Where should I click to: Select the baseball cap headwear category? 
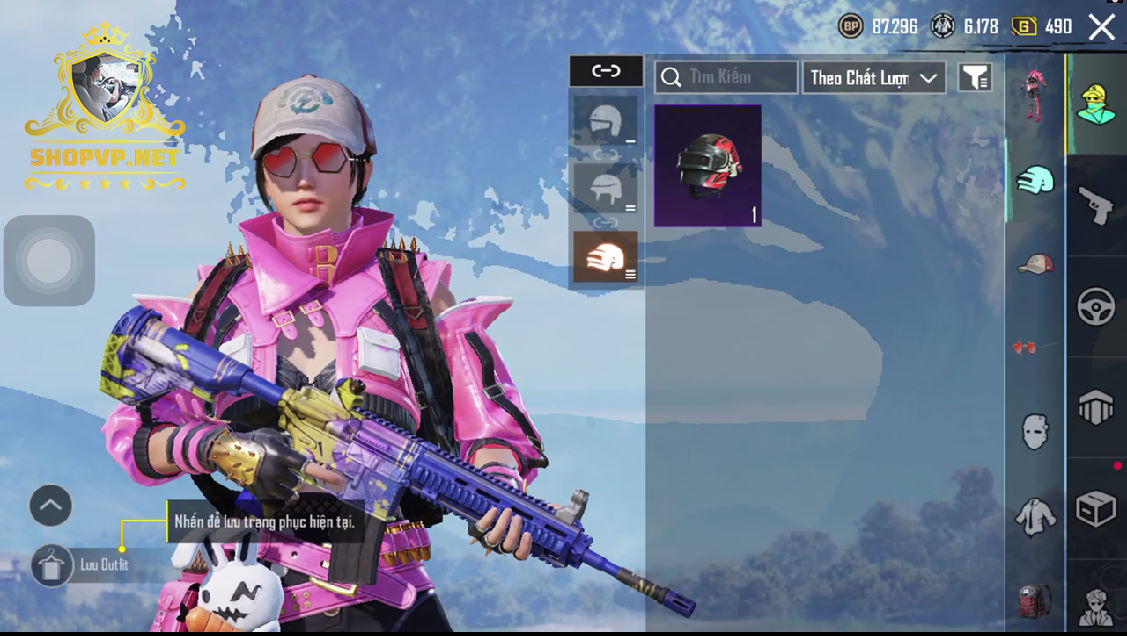tap(1034, 264)
